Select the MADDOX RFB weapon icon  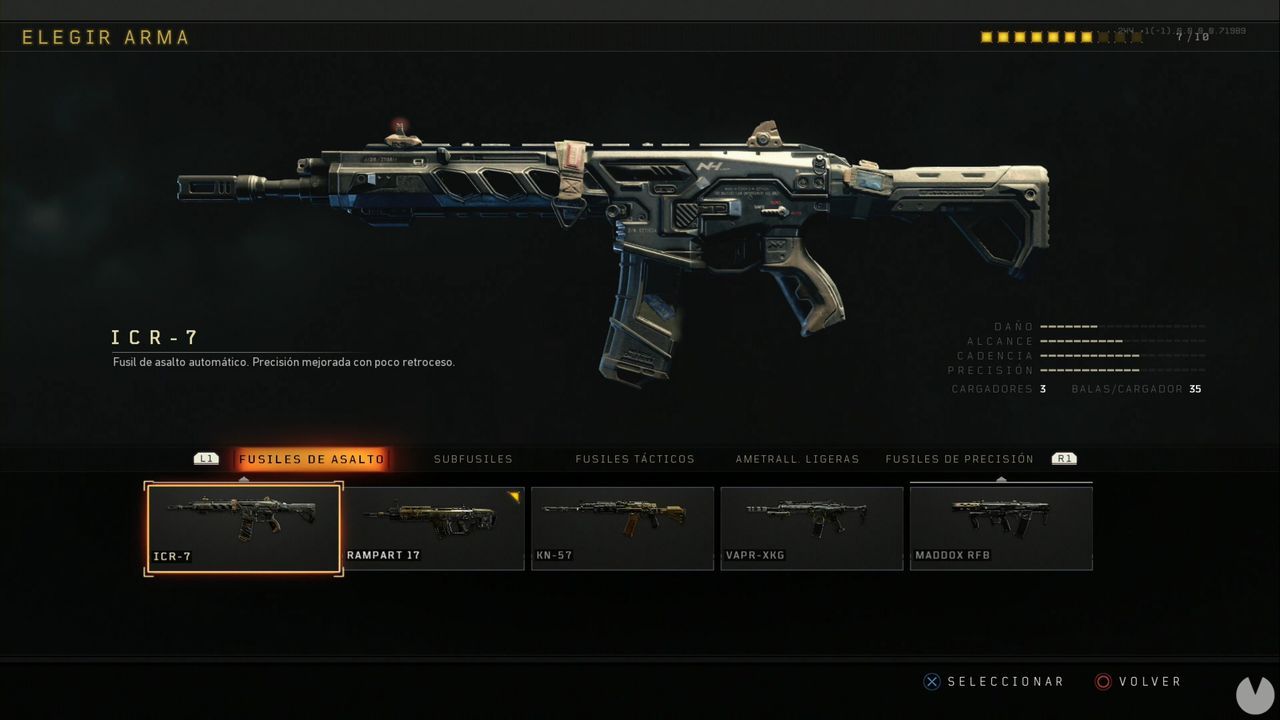click(999, 525)
